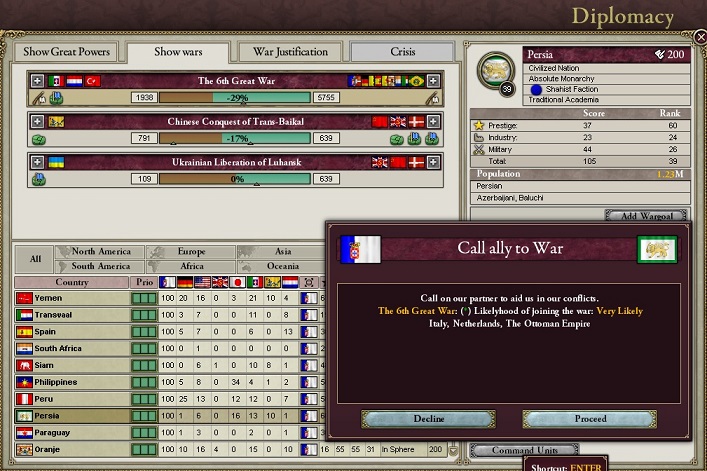This screenshot has width=707, height=471.
Task: Click the Chinese Conquest of Trans-Baikal war
Action: (x=236, y=121)
